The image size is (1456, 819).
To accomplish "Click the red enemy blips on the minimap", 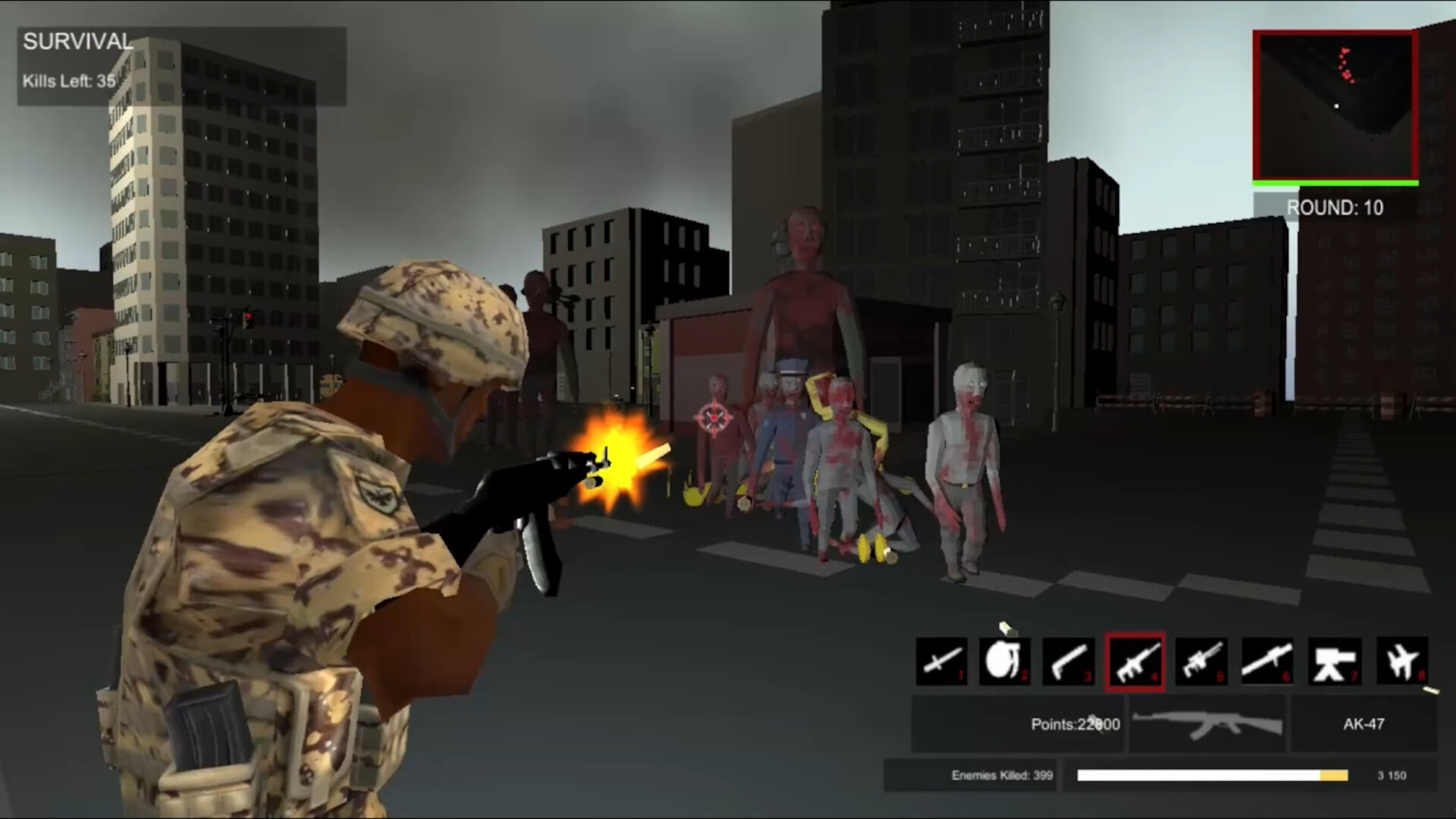I will 1346,64.
